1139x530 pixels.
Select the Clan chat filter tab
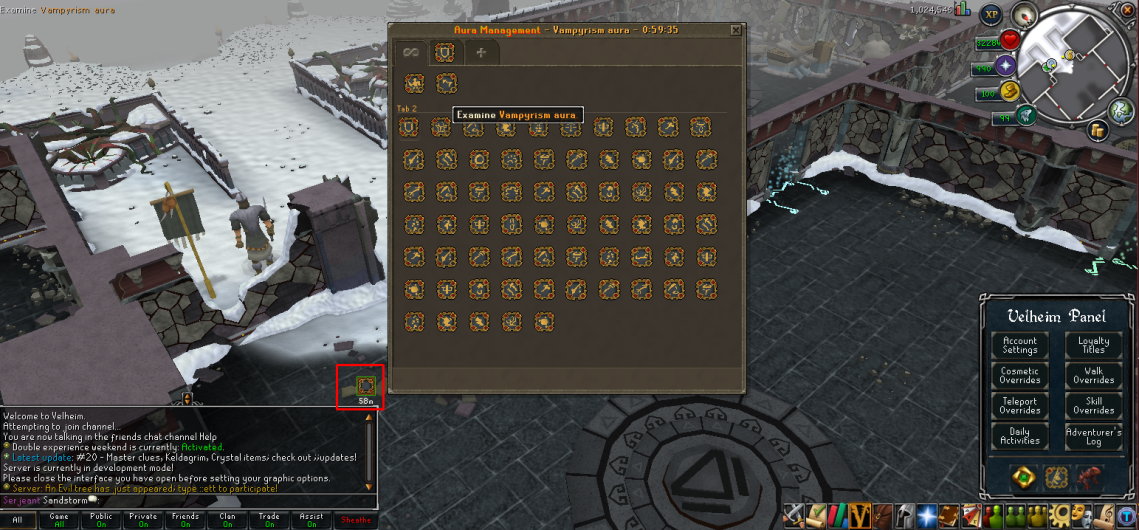pos(227,520)
